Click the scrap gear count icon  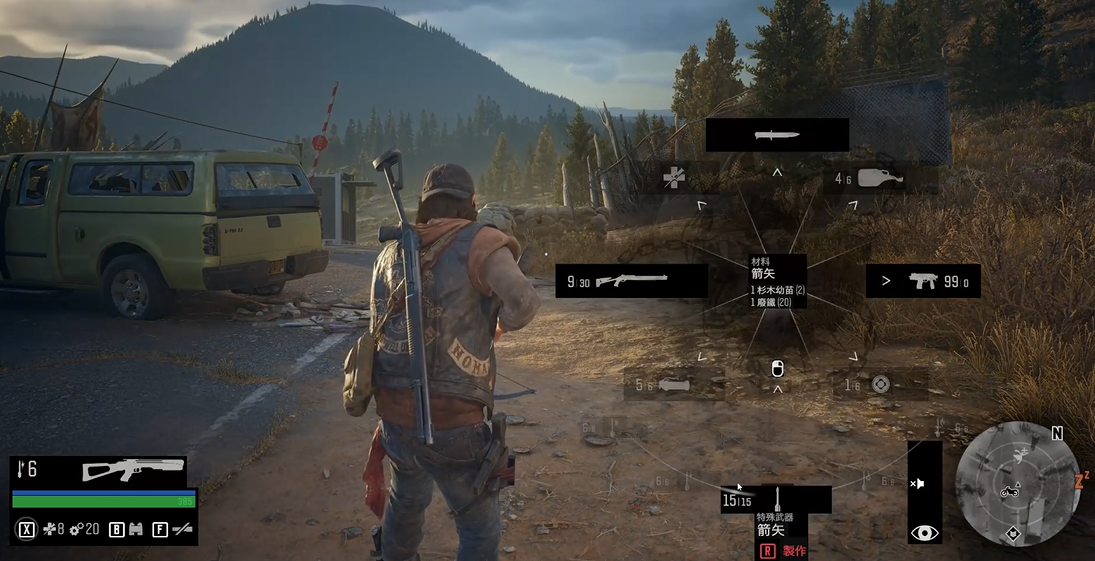(x=76, y=529)
